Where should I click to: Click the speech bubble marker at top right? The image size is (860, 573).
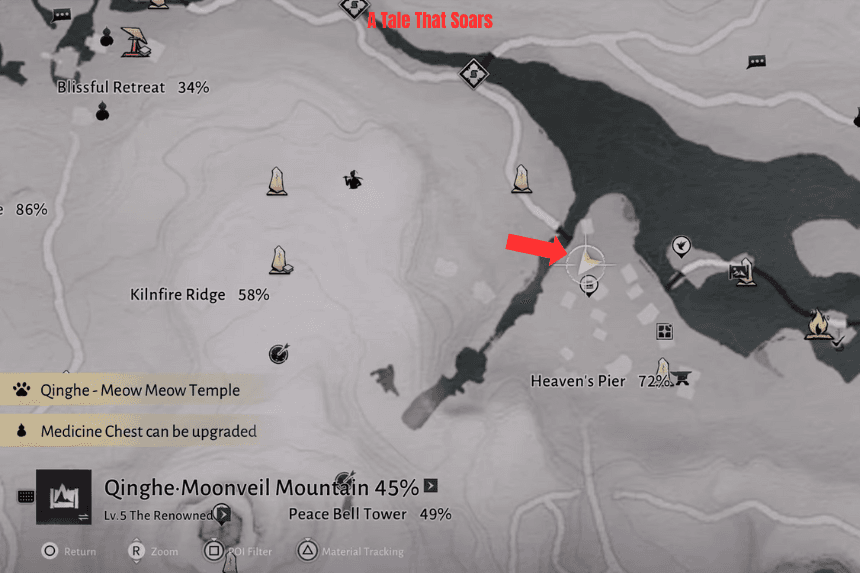pos(757,62)
